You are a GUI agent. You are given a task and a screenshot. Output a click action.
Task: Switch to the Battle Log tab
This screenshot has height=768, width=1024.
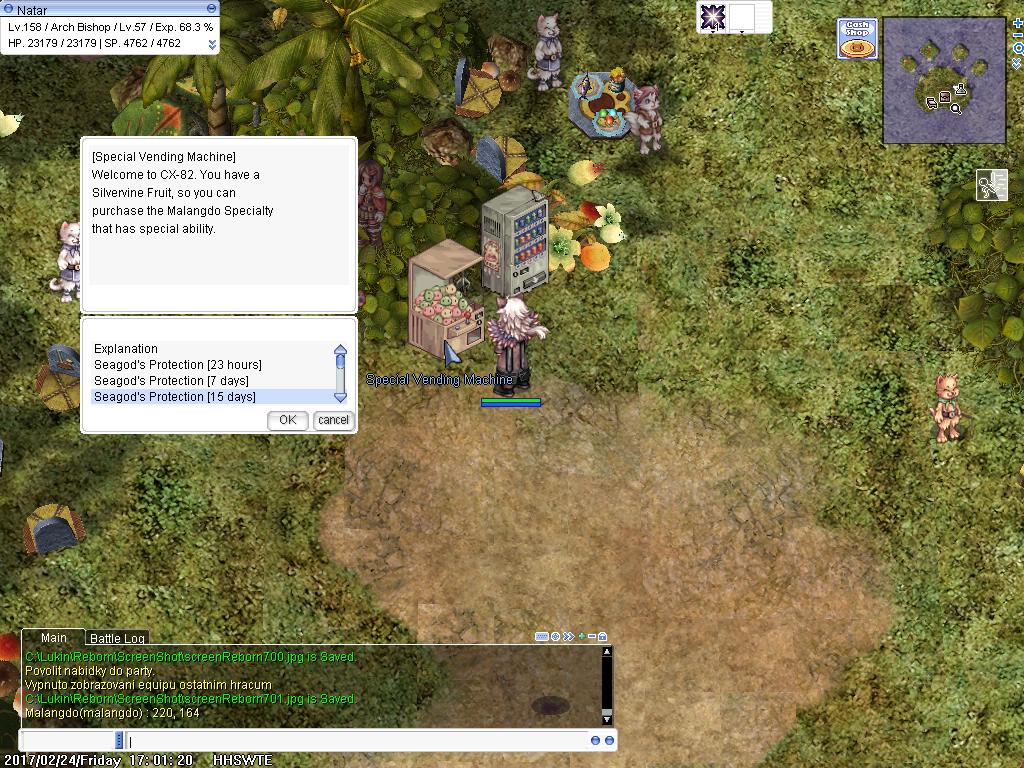pos(118,638)
